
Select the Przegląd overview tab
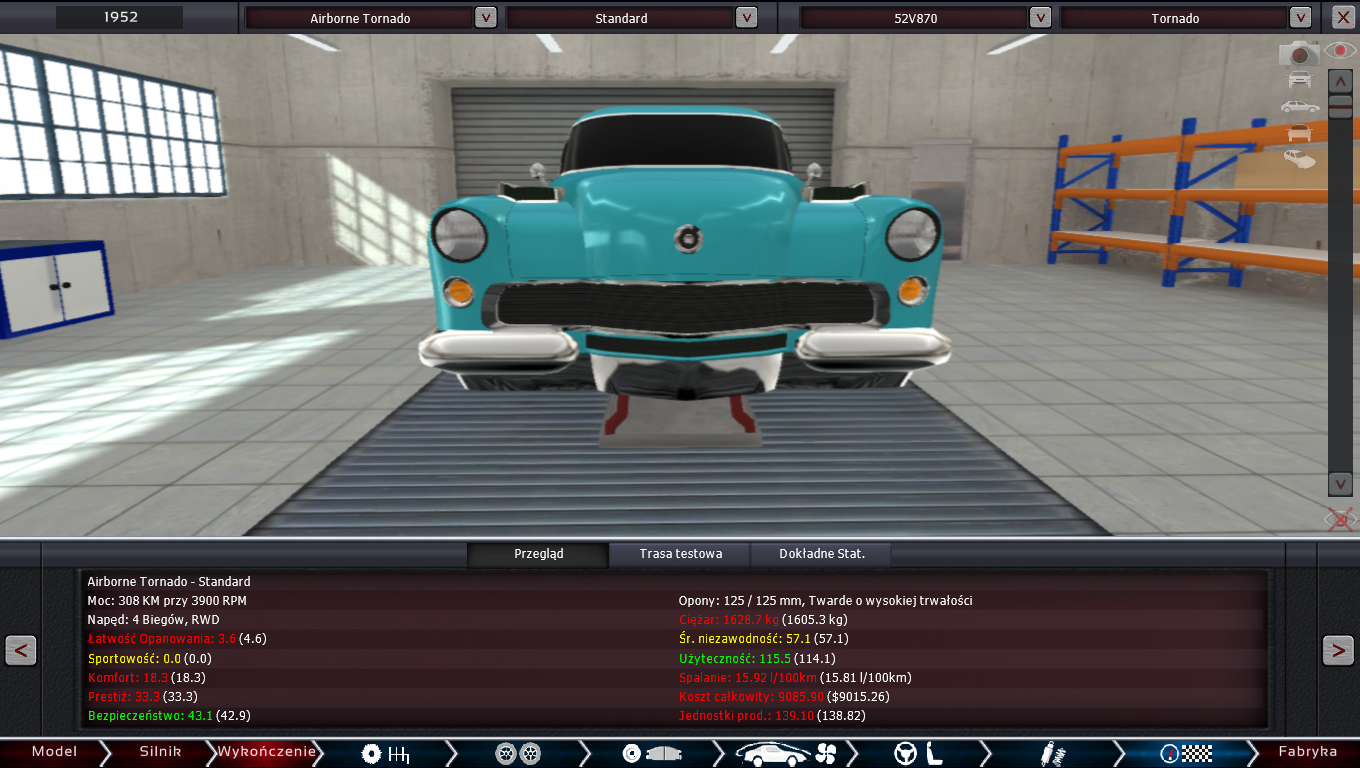click(x=539, y=553)
